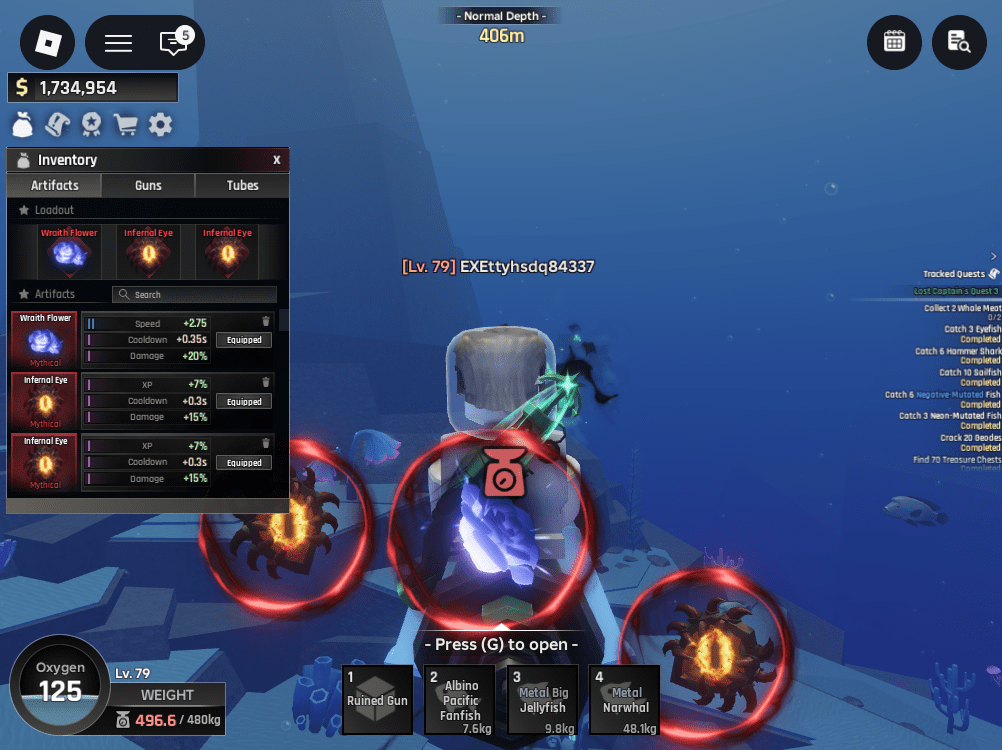
Task: Collapse the Tracked Quests panel arrow
Action: pyautogui.click(x=993, y=256)
